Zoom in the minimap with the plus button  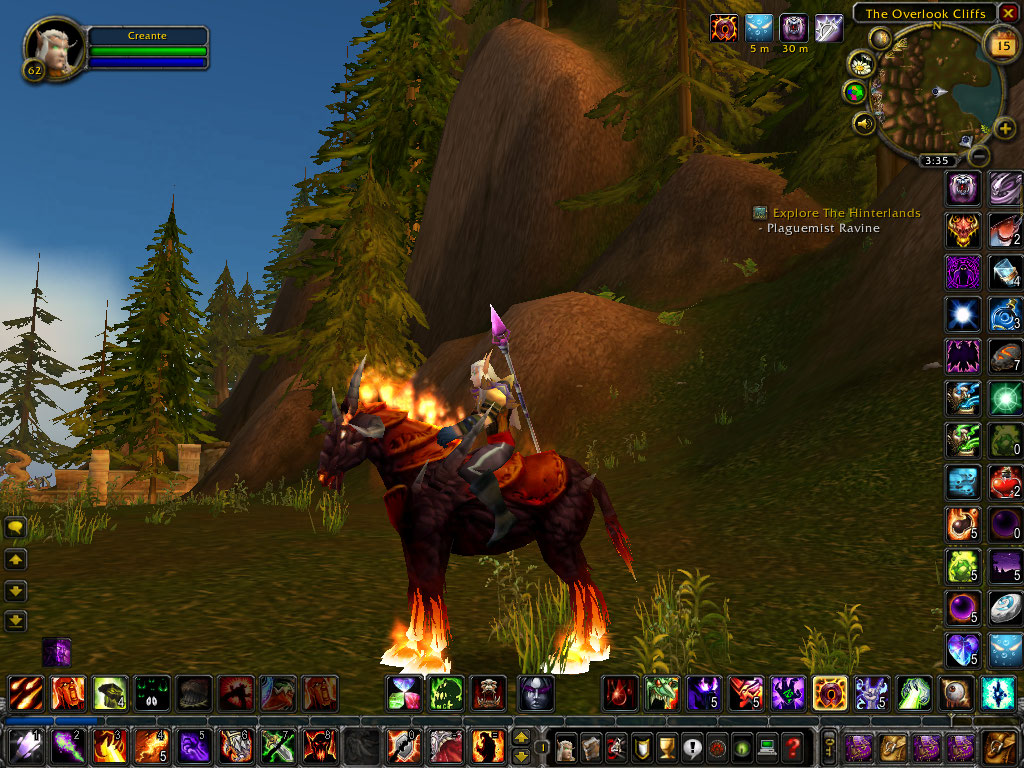1004,129
